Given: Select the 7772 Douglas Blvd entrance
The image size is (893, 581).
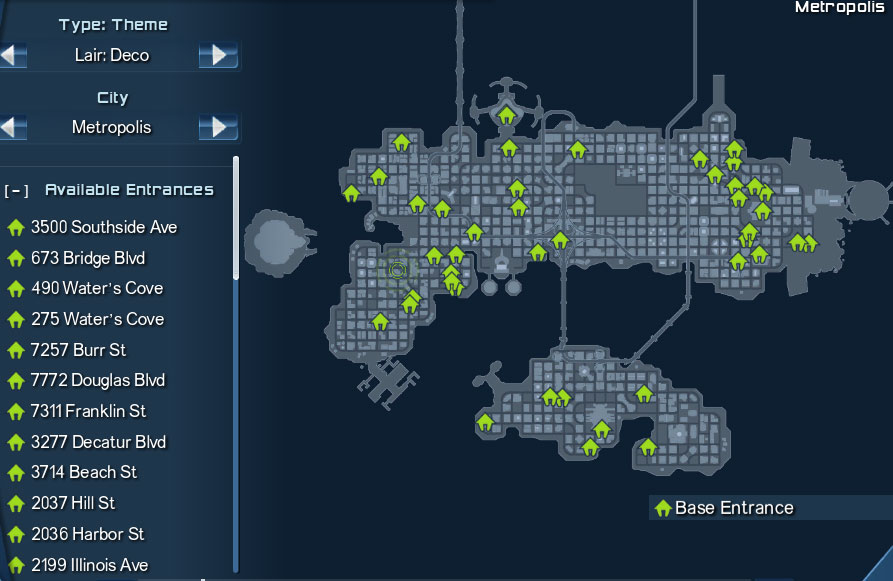Looking at the screenshot, I should tap(97, 380).
